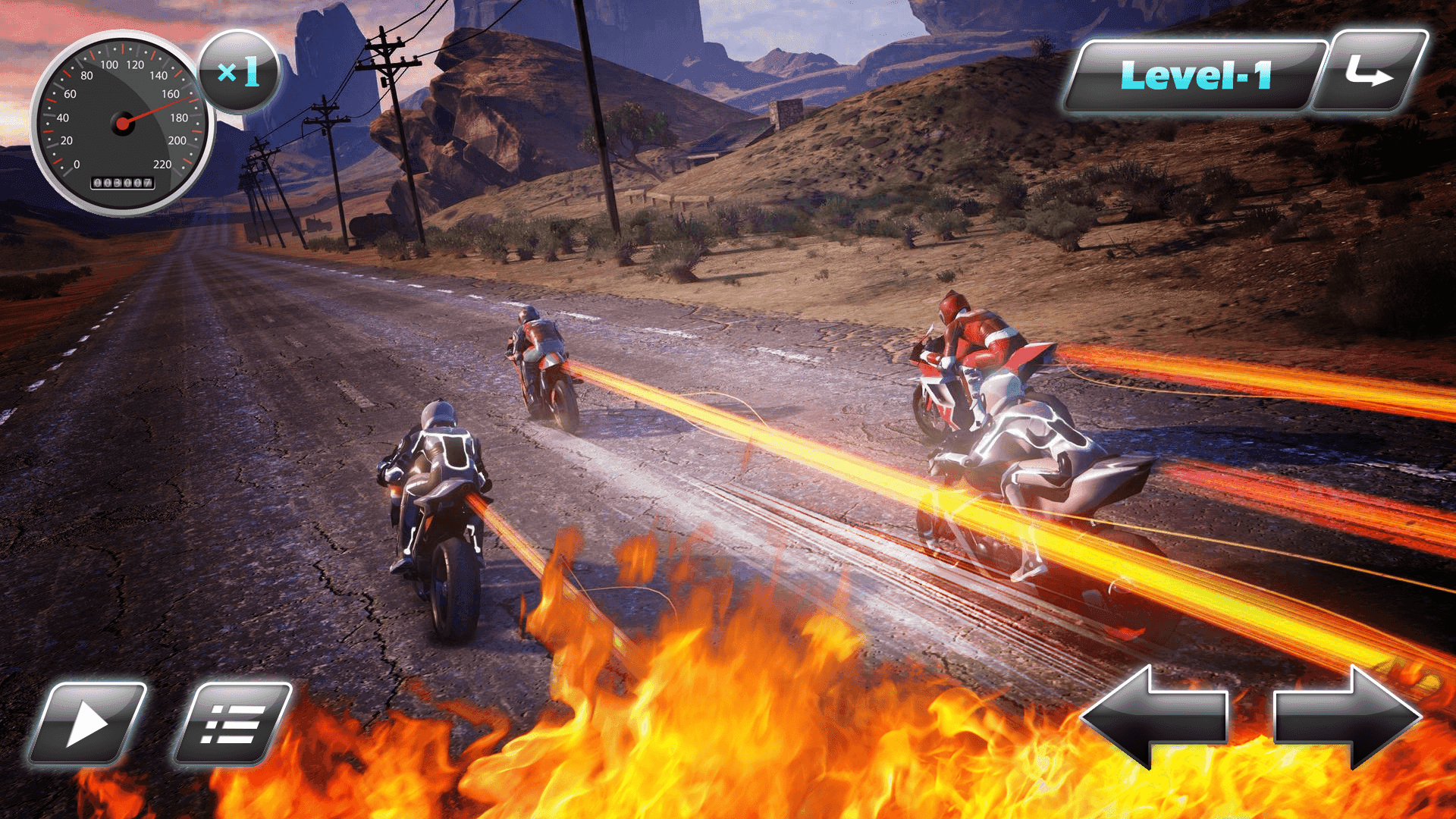Tap the x1 multiplier badge
Viewport: 1456px width, 819px height.
239,73
